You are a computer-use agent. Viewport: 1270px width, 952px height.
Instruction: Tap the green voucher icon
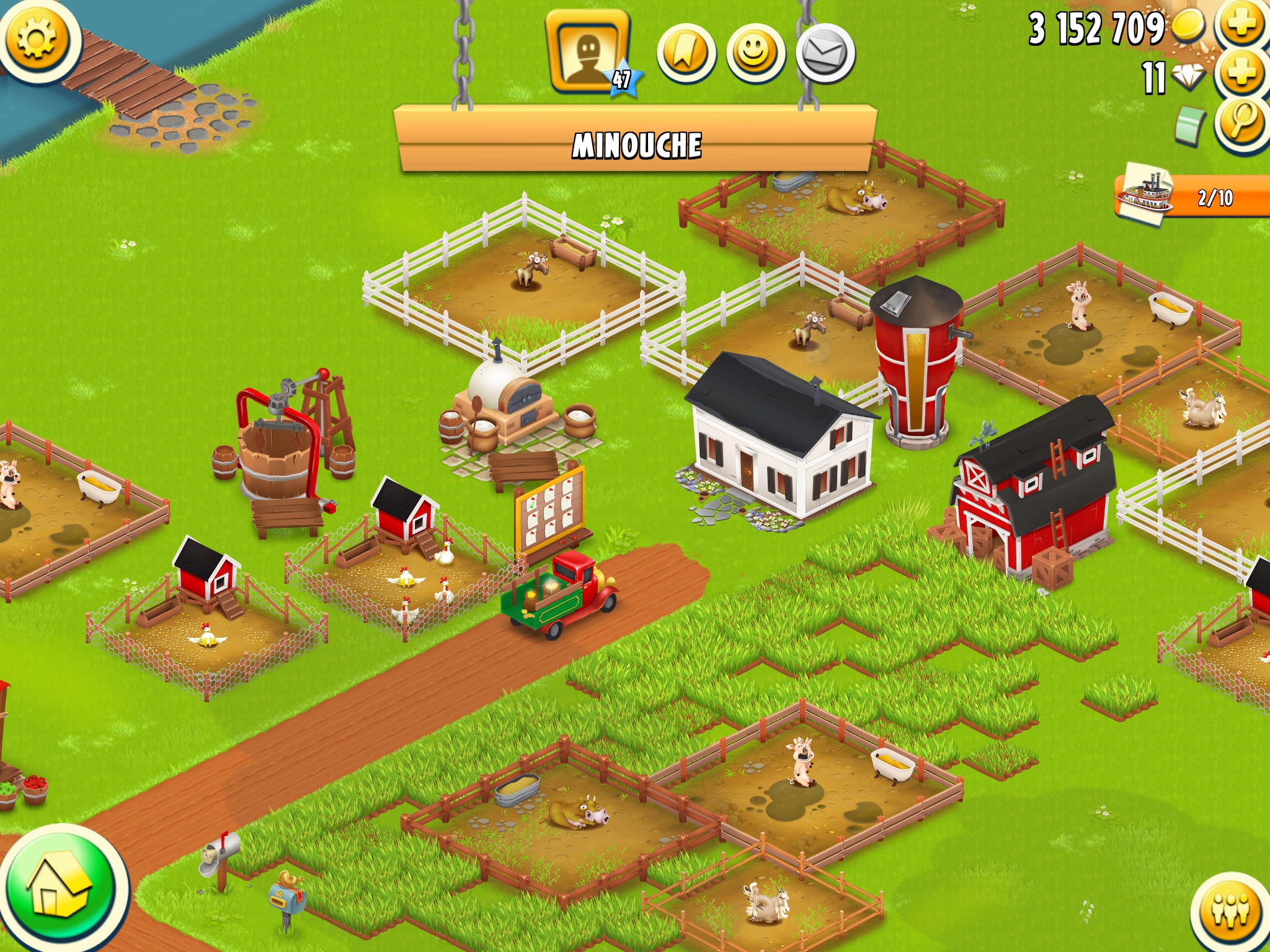pos(1189,126)
